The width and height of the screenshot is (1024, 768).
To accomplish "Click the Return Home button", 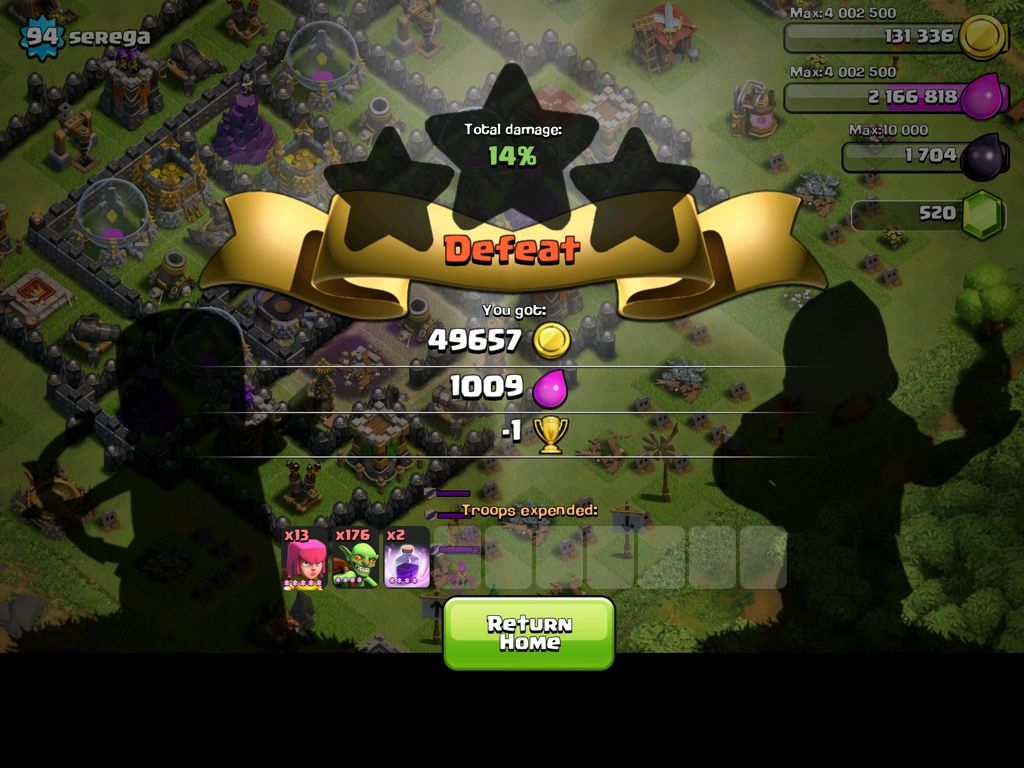I will pyautogui.click(x=529, y=633).
